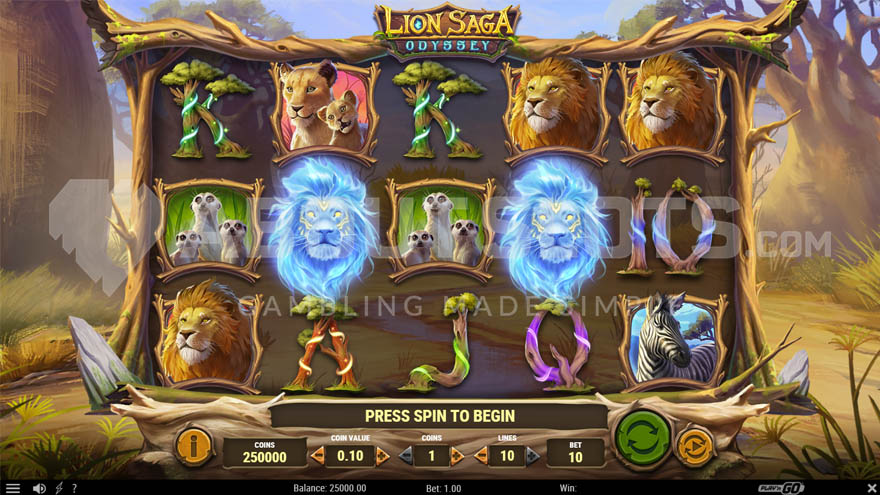Toggle the lightning bolt fast play
The image size is (880, 495).
[59, 488]
